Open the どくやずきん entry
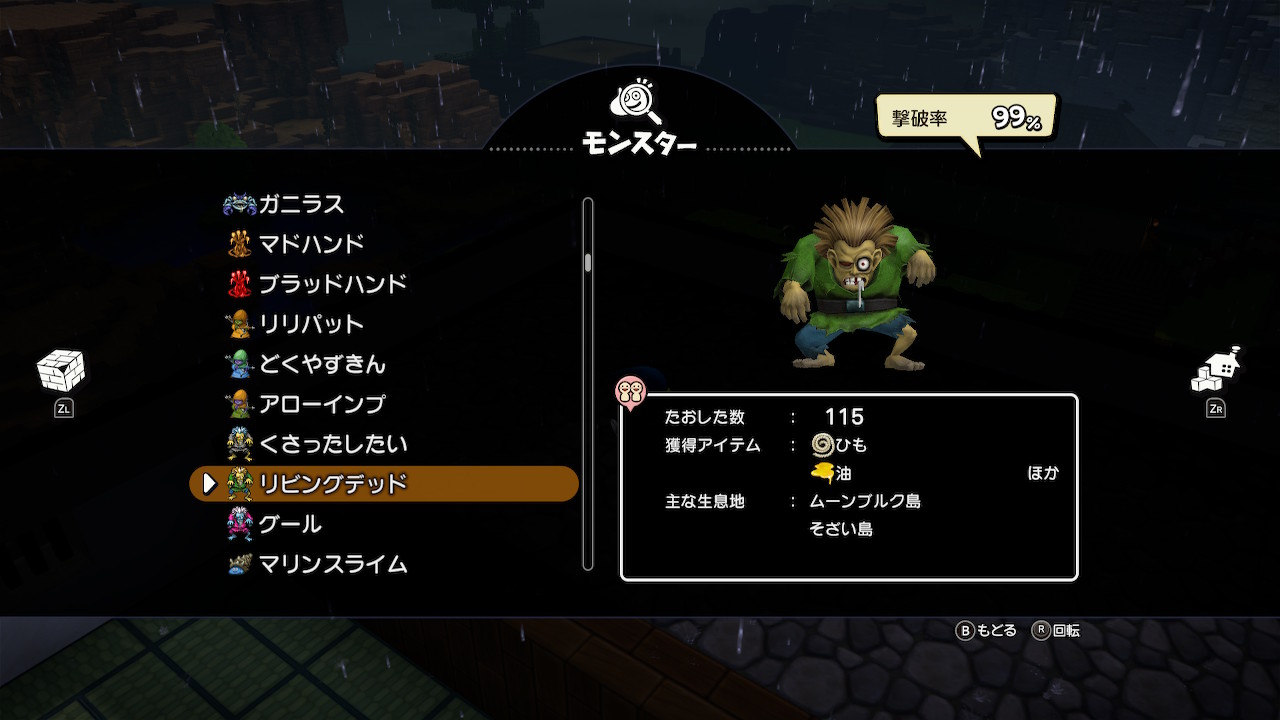Viewport: 1280px width, 720px height. tap(321, 364)
